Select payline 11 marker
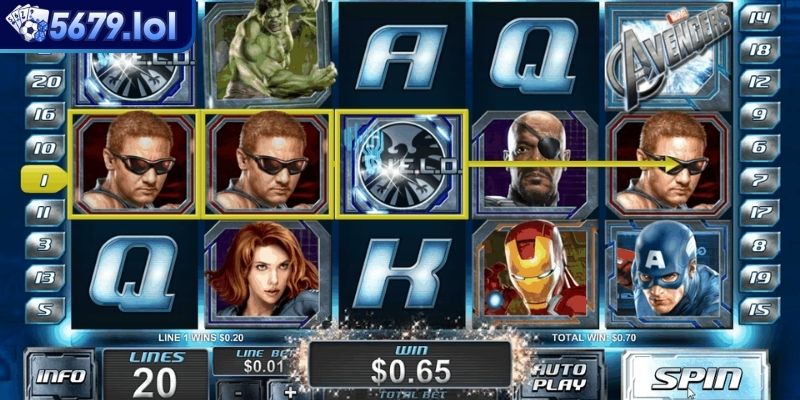800x400 pixels. click(x=43, y=212)
